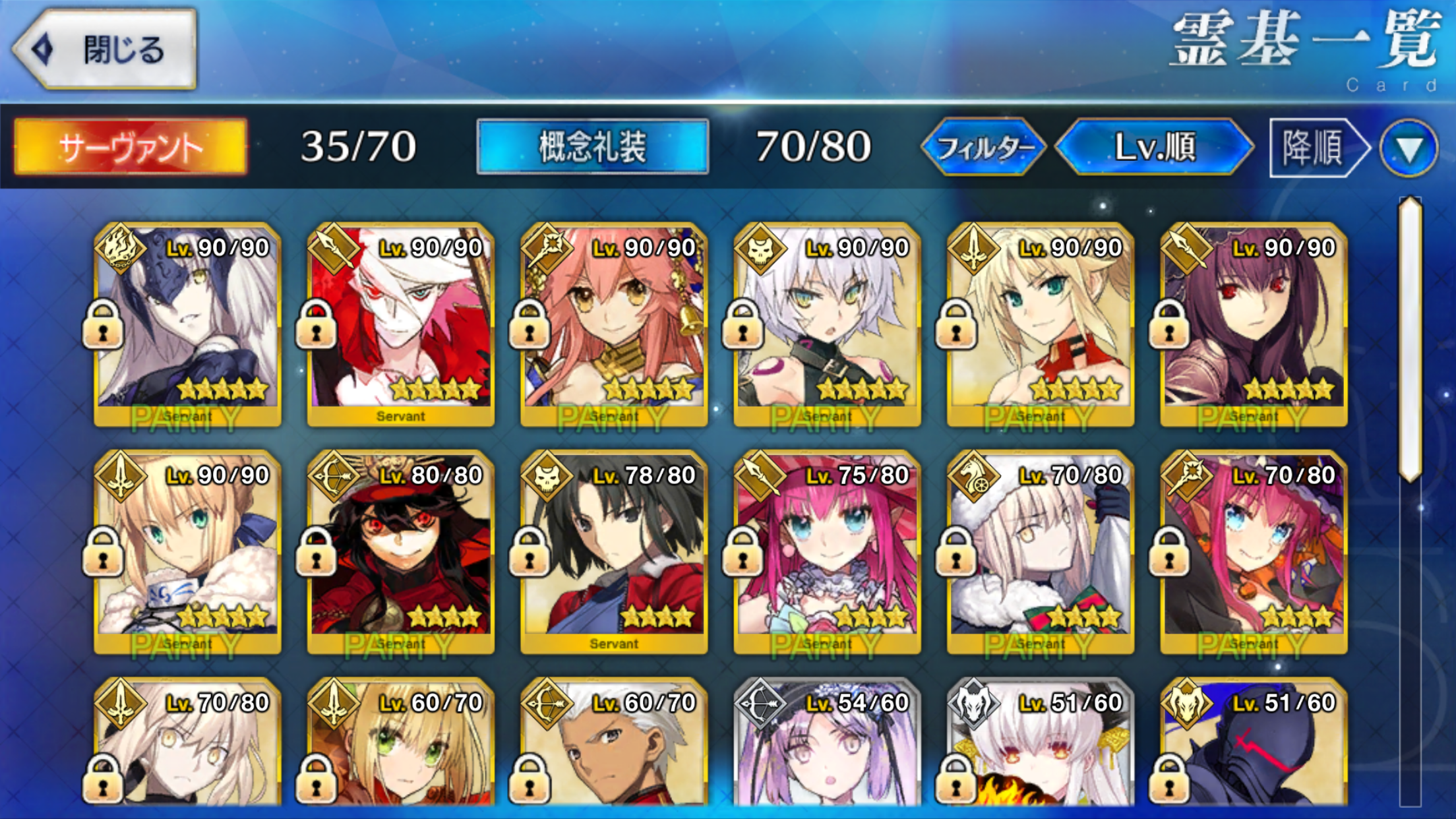The width and height of the screenshot is (1456, 819).
Task: Select the Nobunaga archer Lv. 80 card
Action: coord(401,552)
